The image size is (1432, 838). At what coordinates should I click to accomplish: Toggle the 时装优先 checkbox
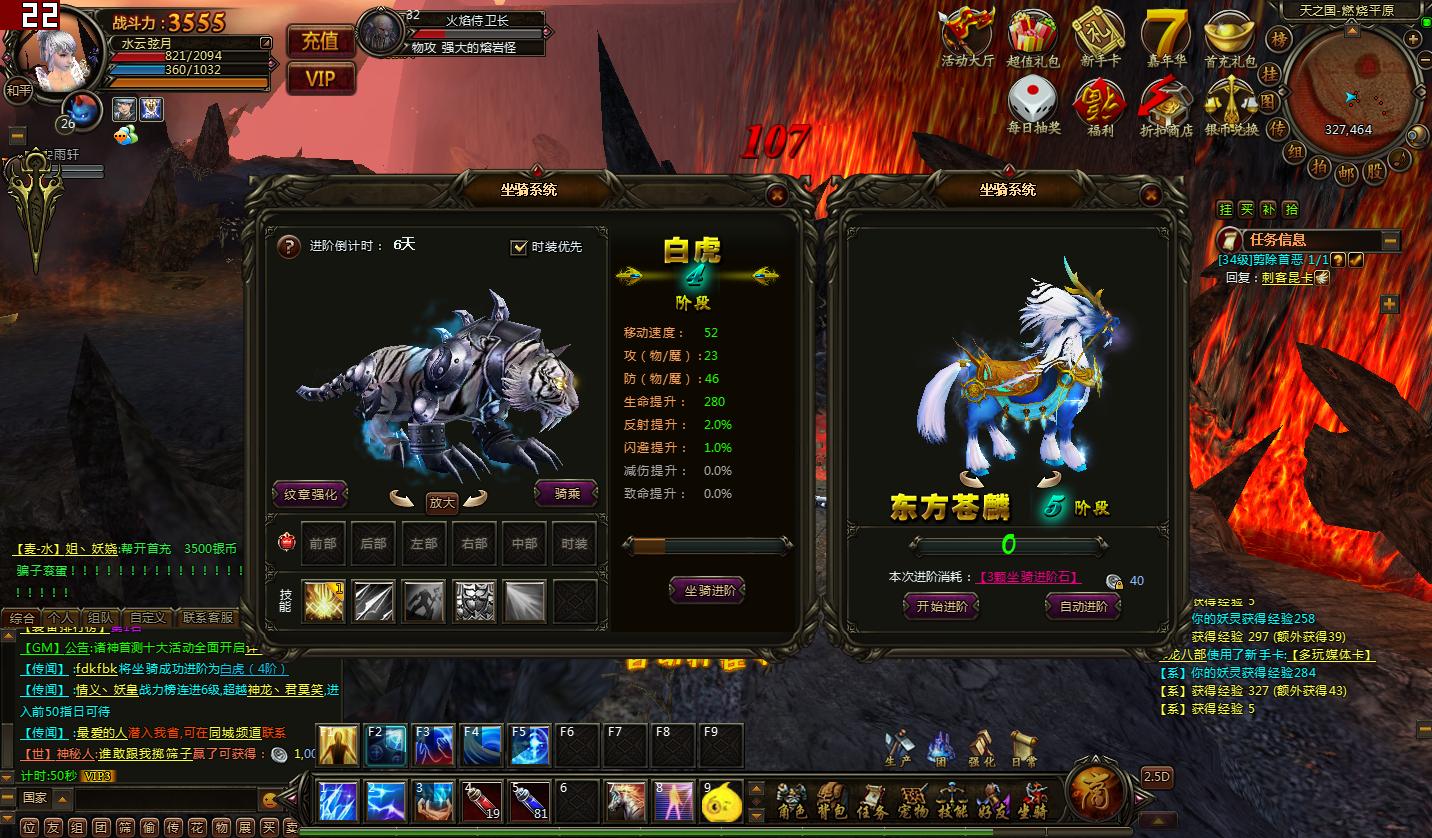(x=518, y=247)
